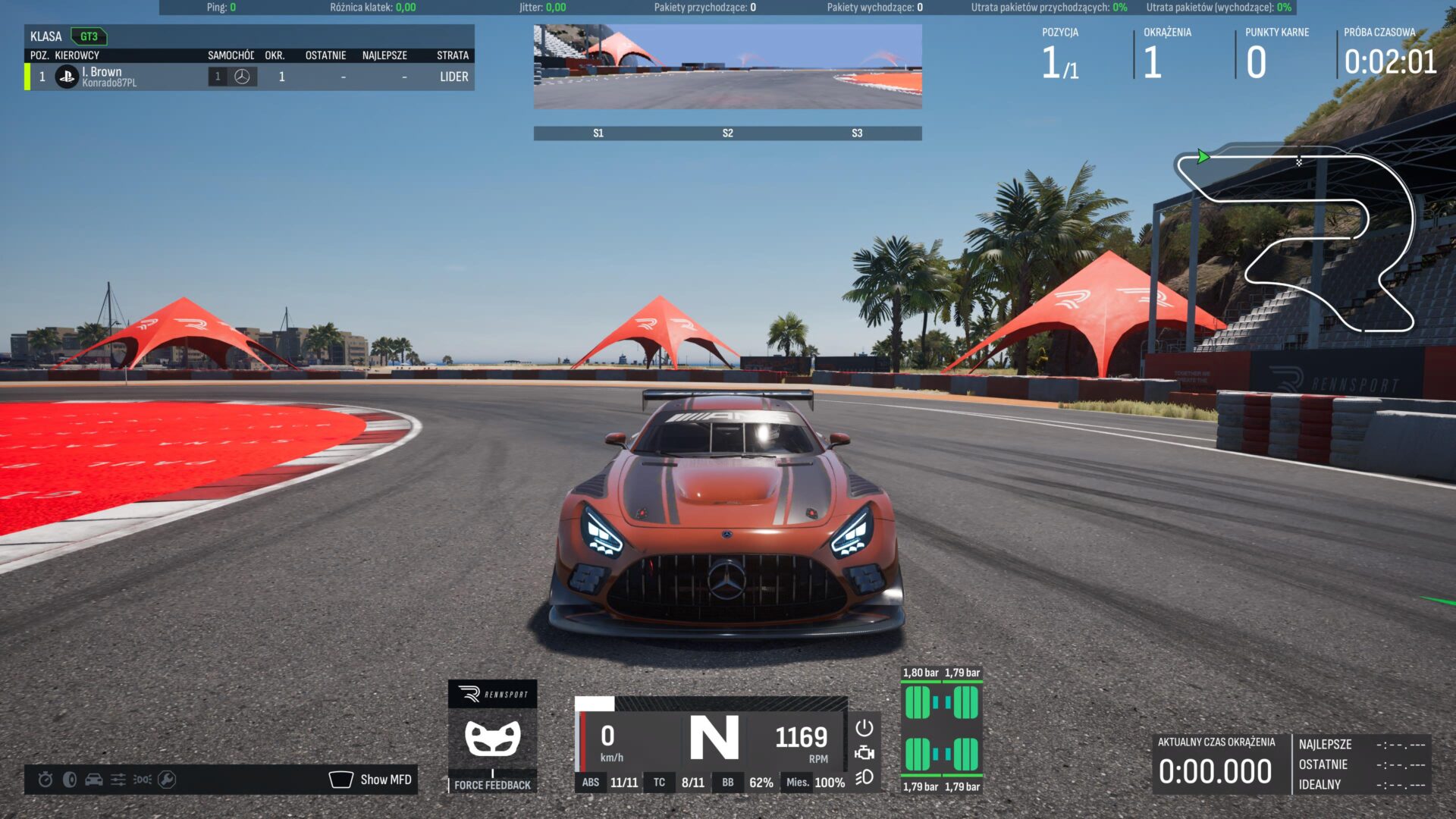
Task: Choose the sliders settings icon
Action: click(118, 780)
